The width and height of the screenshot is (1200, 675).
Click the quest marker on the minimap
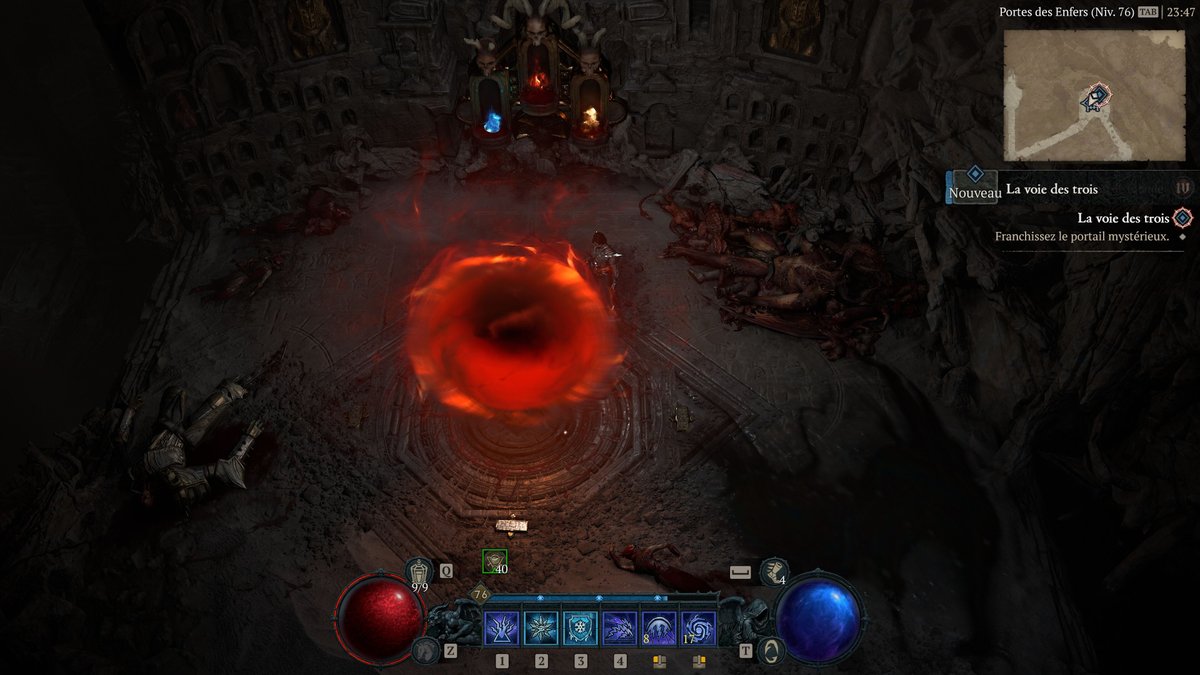[x=1096, y=97]
